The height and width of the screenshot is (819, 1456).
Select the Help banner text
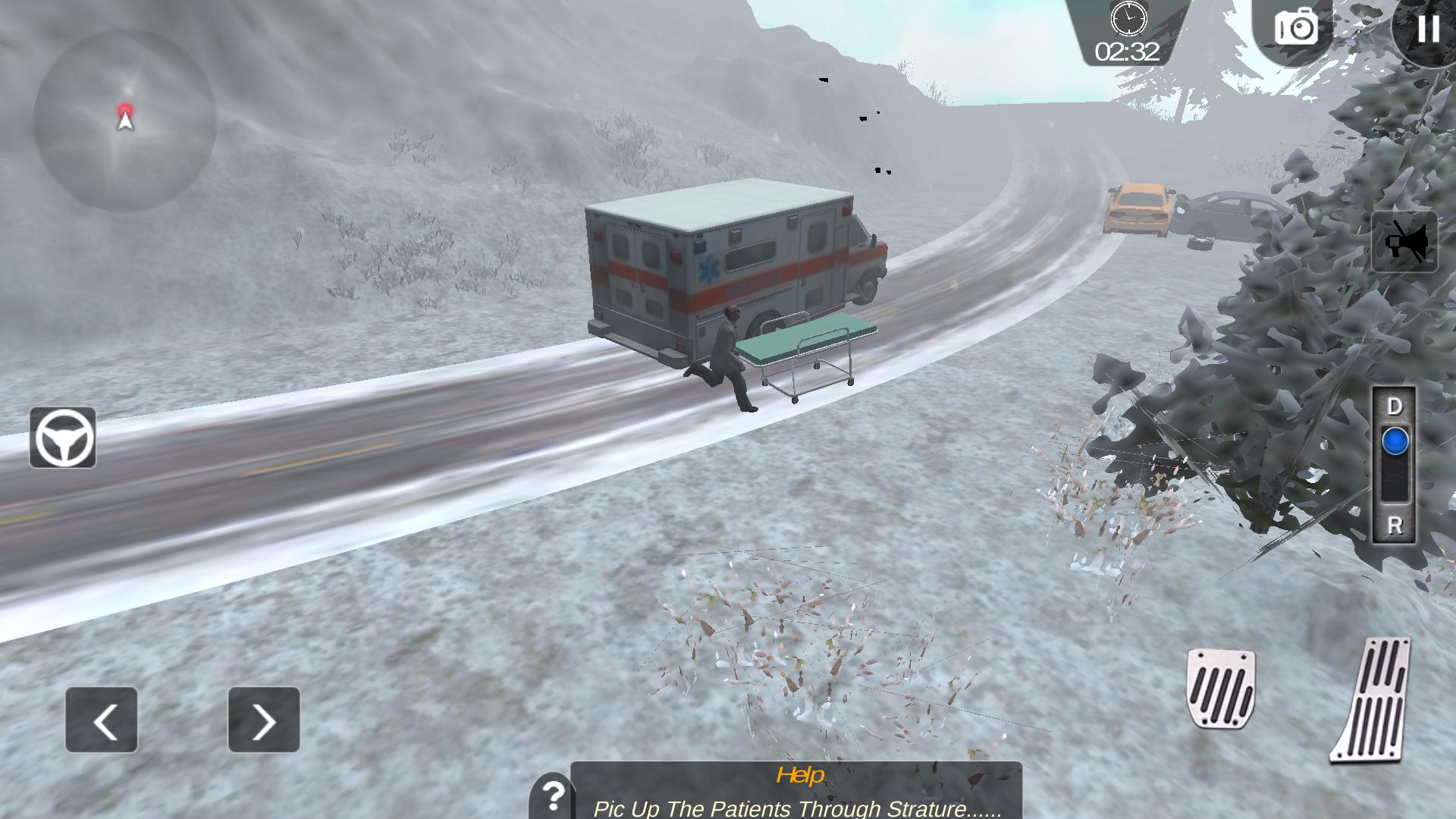799,776
